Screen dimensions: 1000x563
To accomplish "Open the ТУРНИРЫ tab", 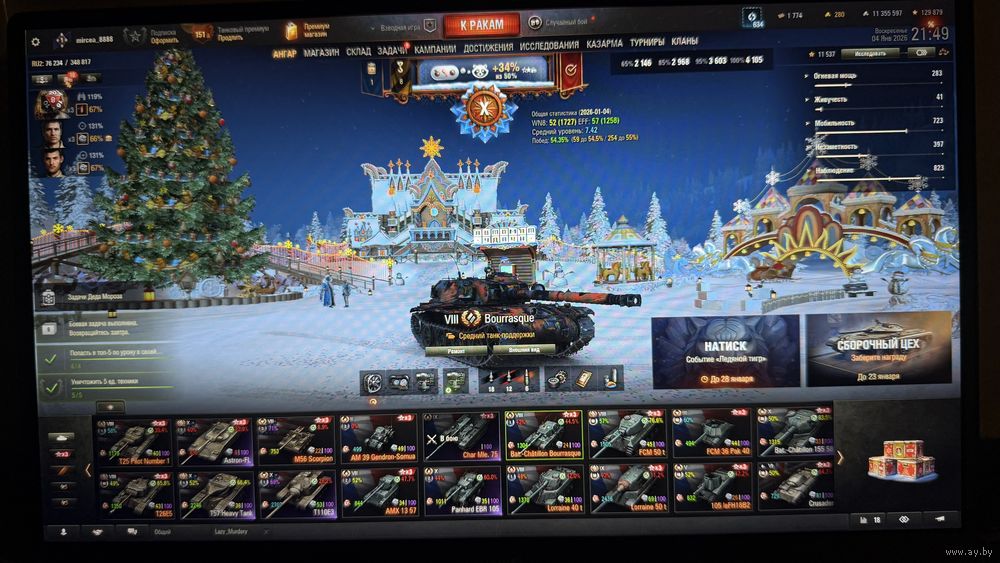I will tap(647, 43).
